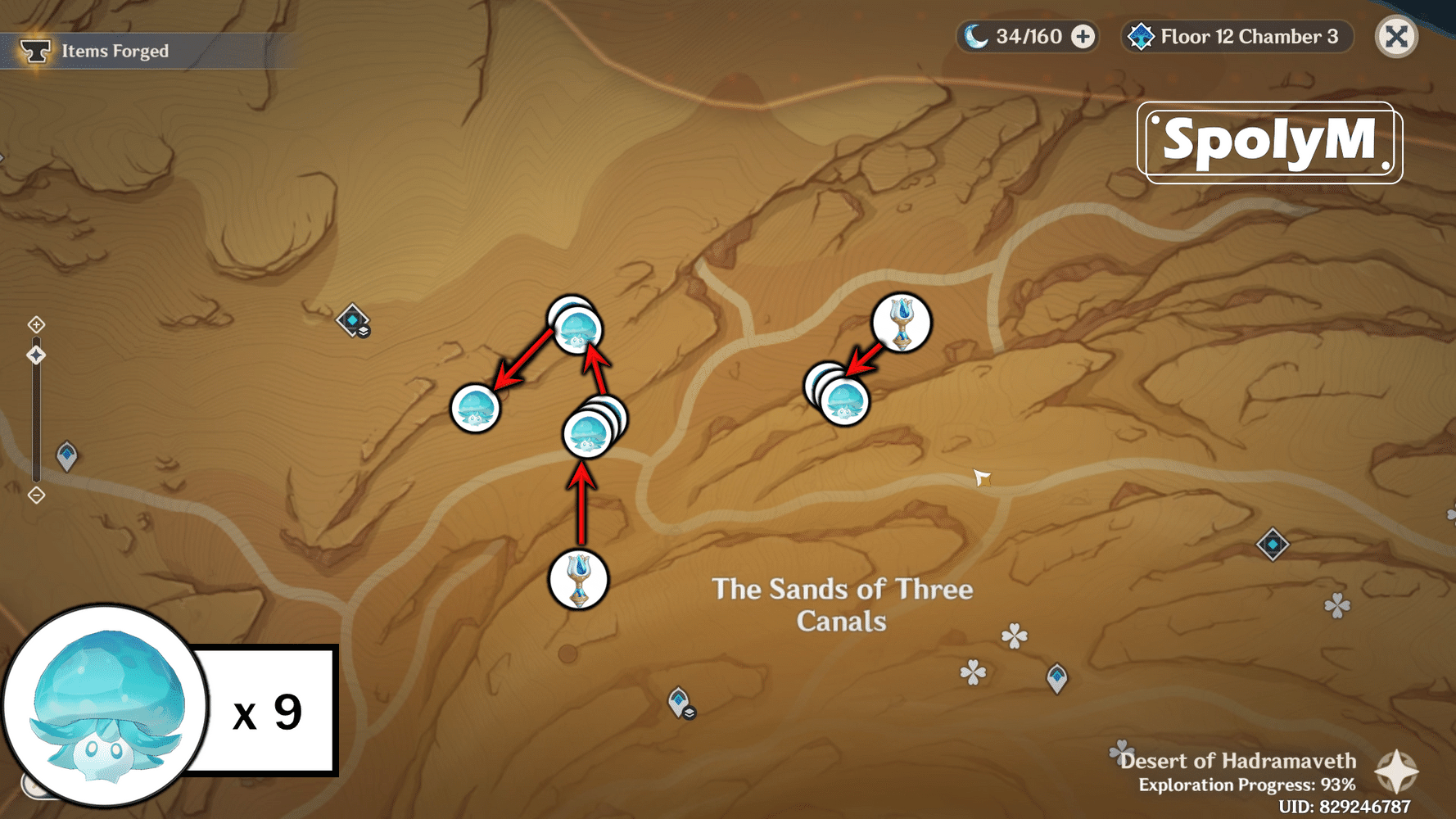The width and height of the screenshot is (1456, 819).
Task: Close the map with the X button
Action: (x=1396, y=36)
